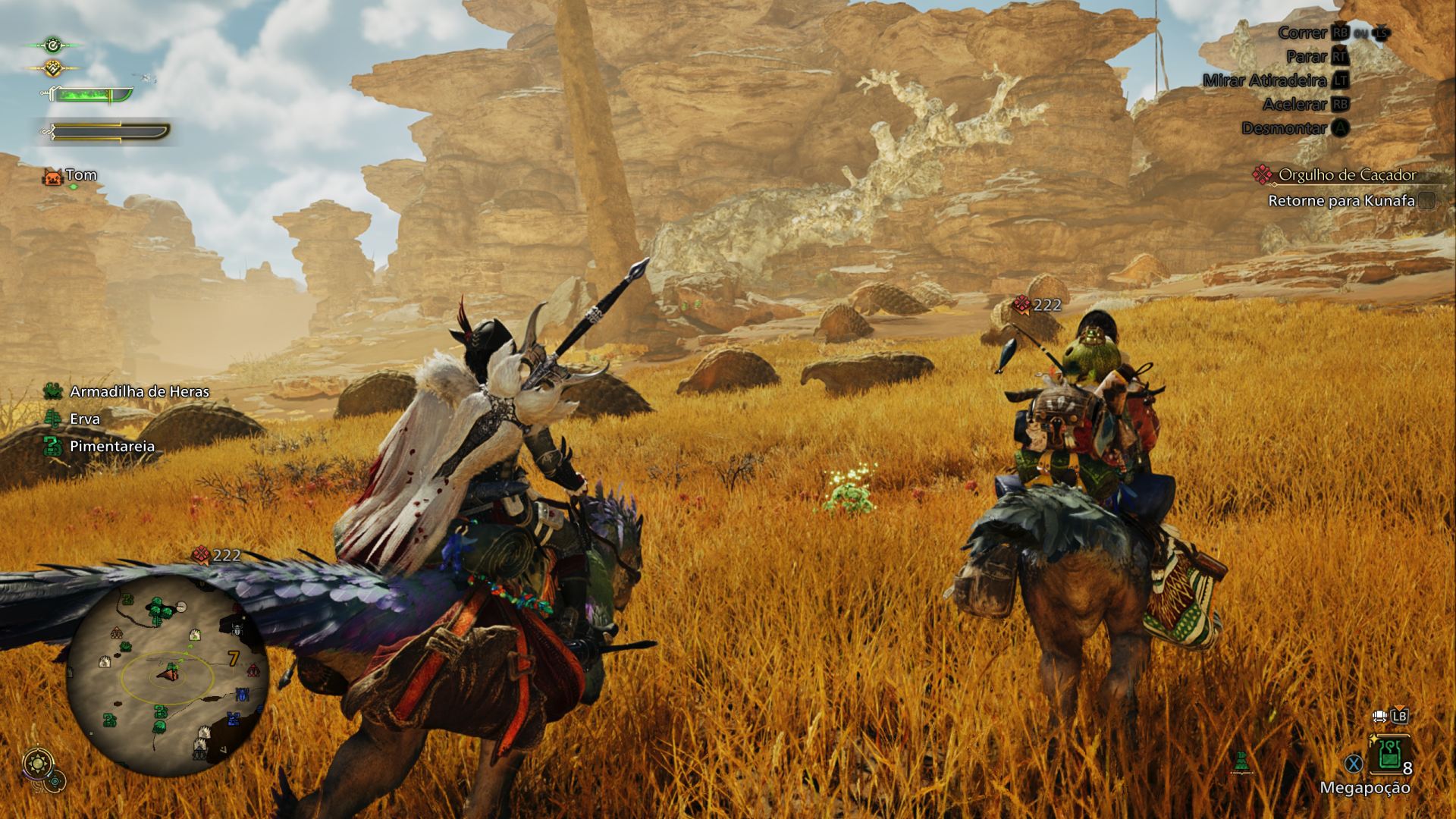Pick the Pimentareia gathering entry
This screenshot has width=1456, height=819.
(x=111, y=446)
